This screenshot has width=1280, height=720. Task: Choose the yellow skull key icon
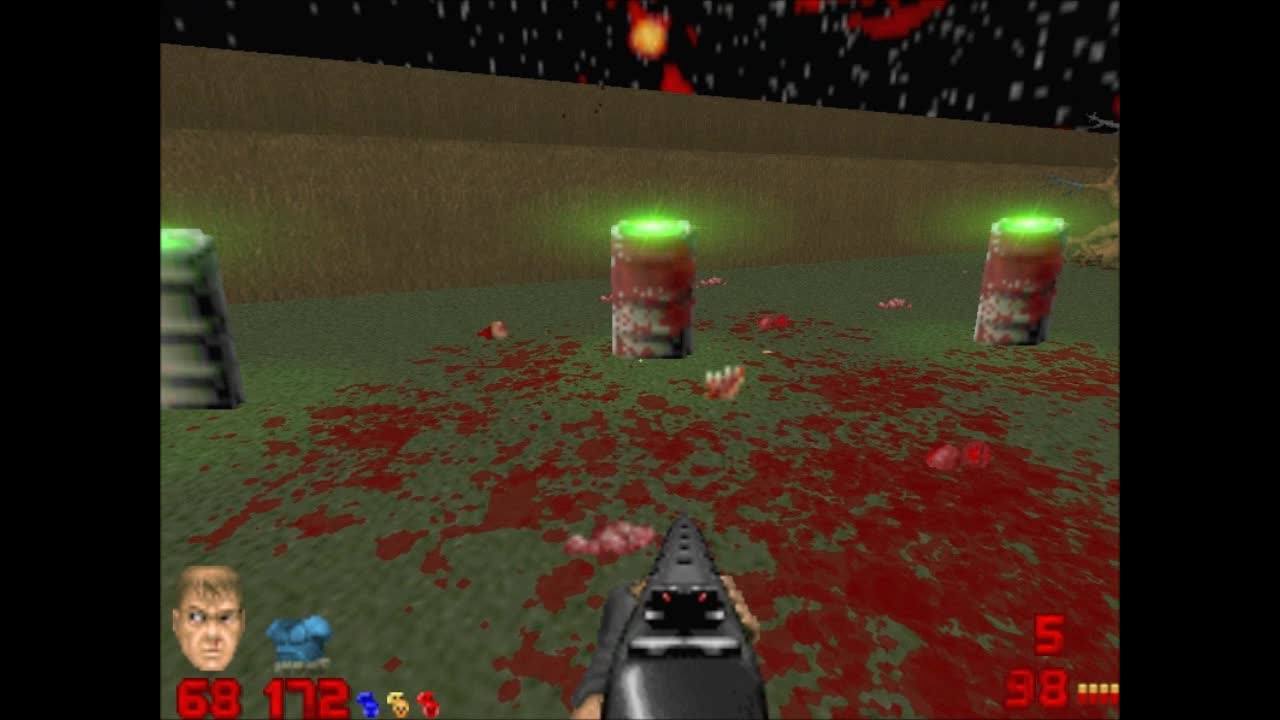[x=398, y=704]
